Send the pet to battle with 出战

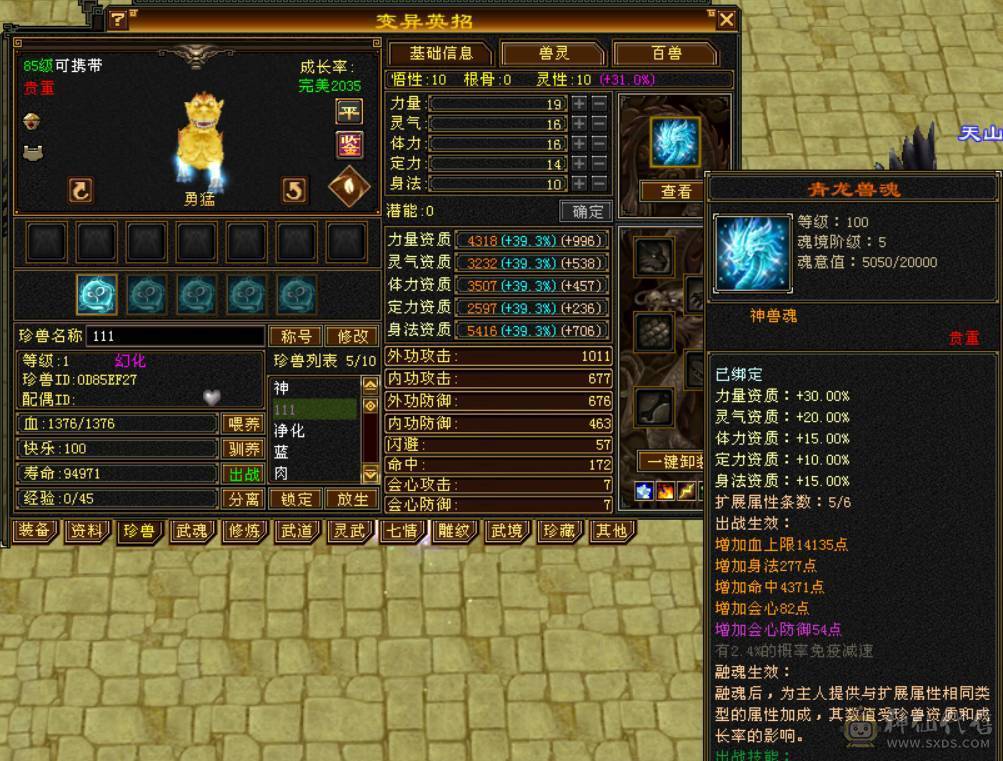coord(244,473)
